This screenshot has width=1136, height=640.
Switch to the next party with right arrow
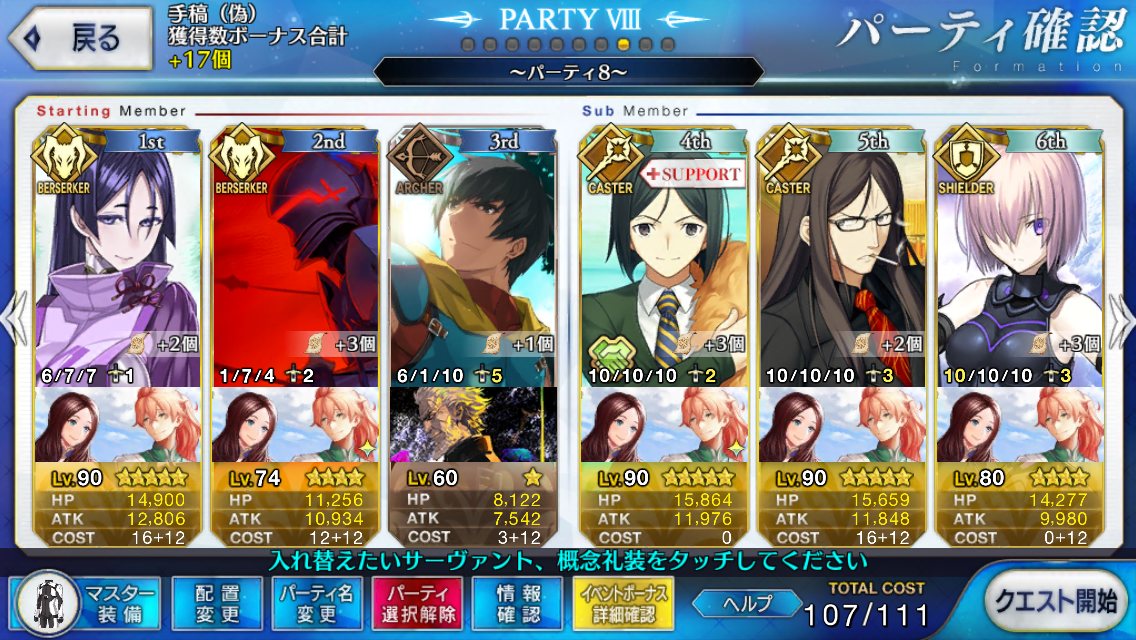(1121, 320)
